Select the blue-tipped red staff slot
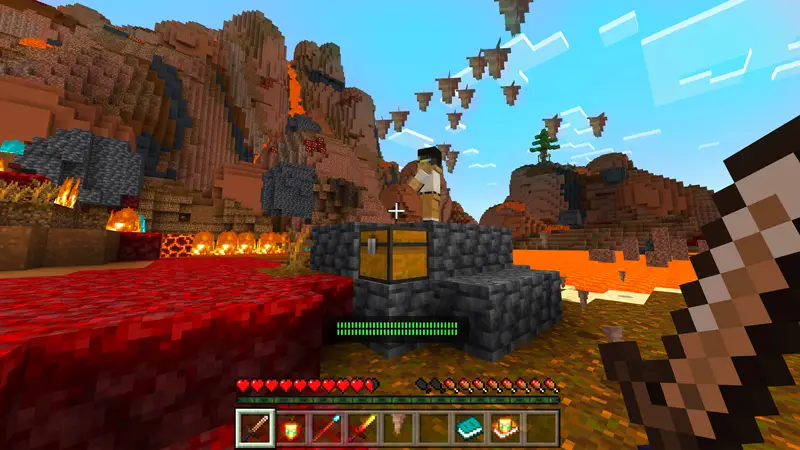This screenshot has height=450, width=800. 325,428
